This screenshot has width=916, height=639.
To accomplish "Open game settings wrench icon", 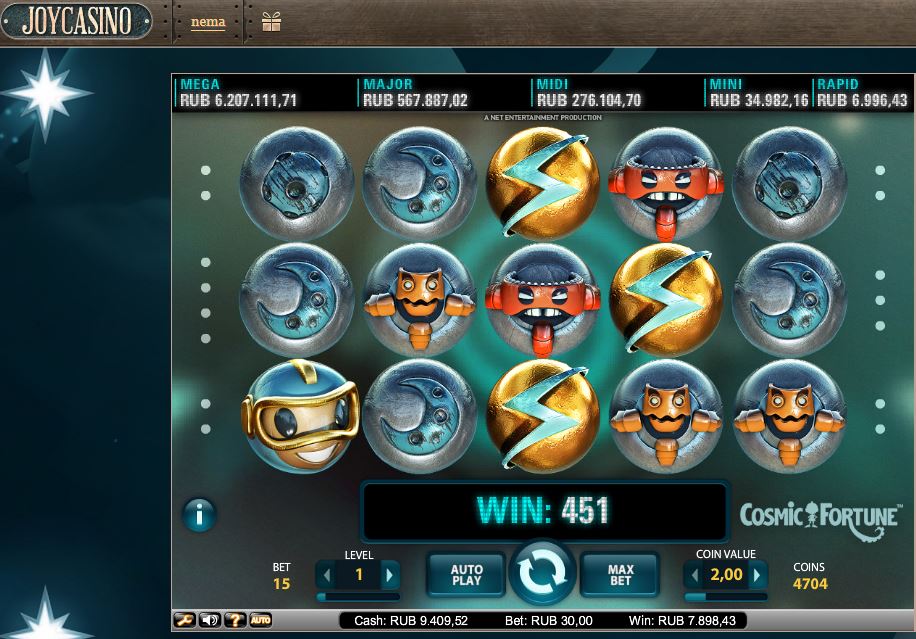I will point(184,620).
